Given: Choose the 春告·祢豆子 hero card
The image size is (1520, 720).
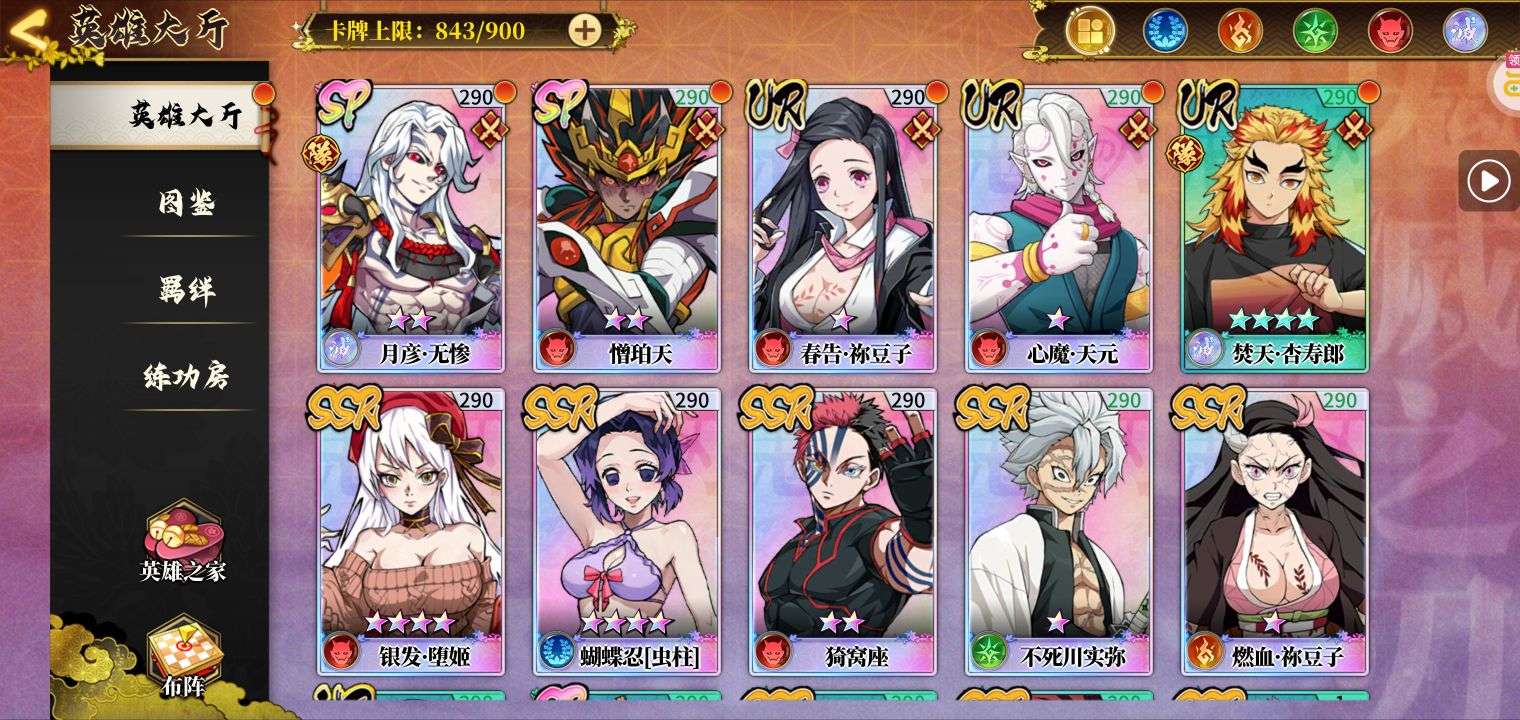Looking at the screenshot, I should [843, 228].
